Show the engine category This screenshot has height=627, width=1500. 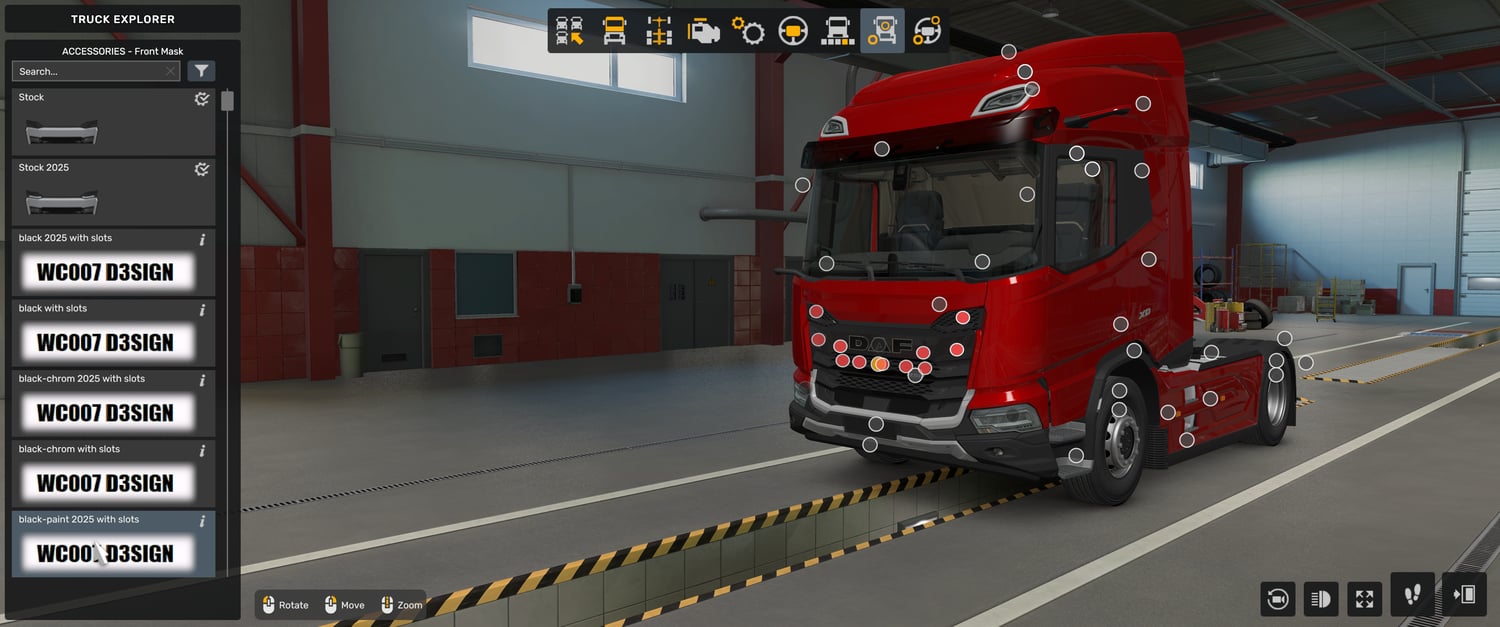(x=703, y=31)
